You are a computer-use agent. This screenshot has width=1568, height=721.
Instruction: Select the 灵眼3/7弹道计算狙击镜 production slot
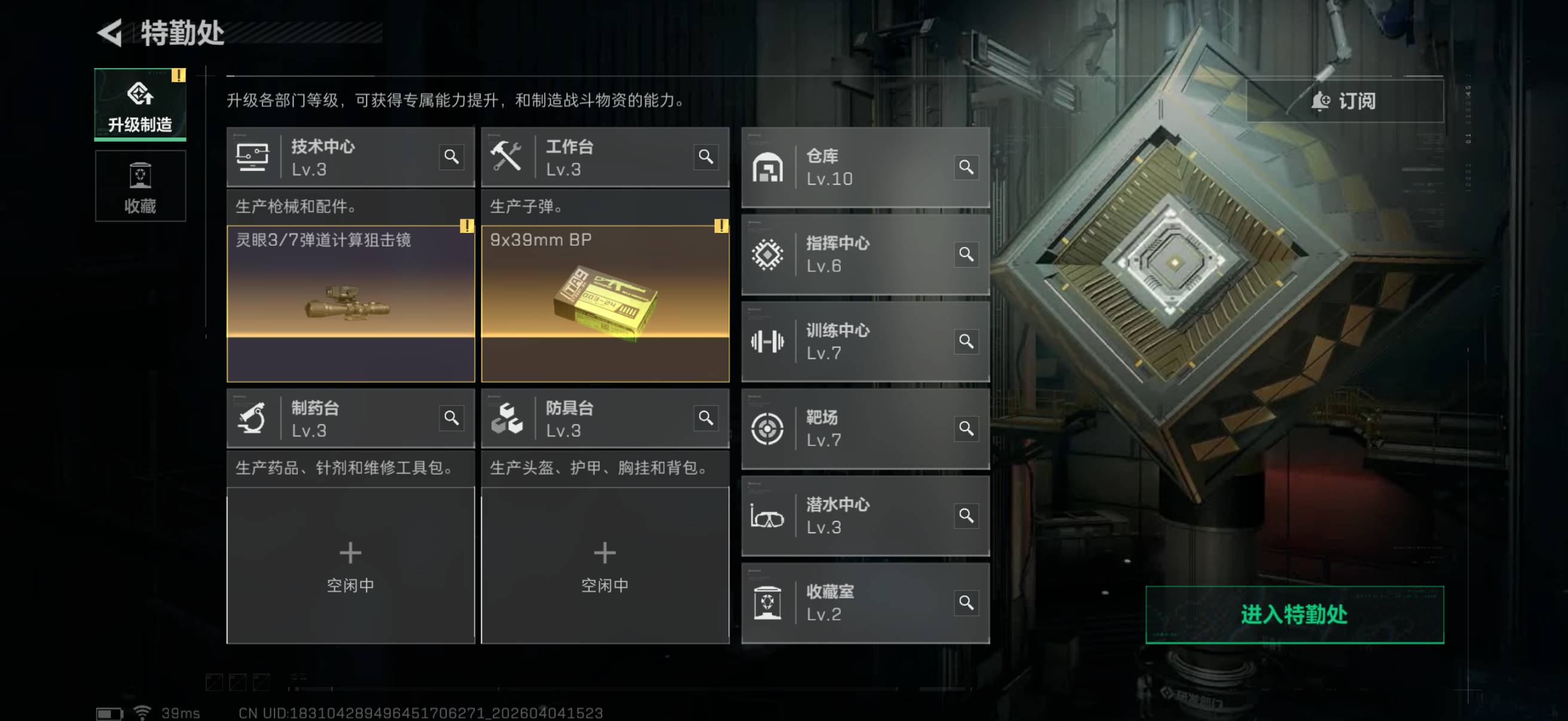(350, 304)
